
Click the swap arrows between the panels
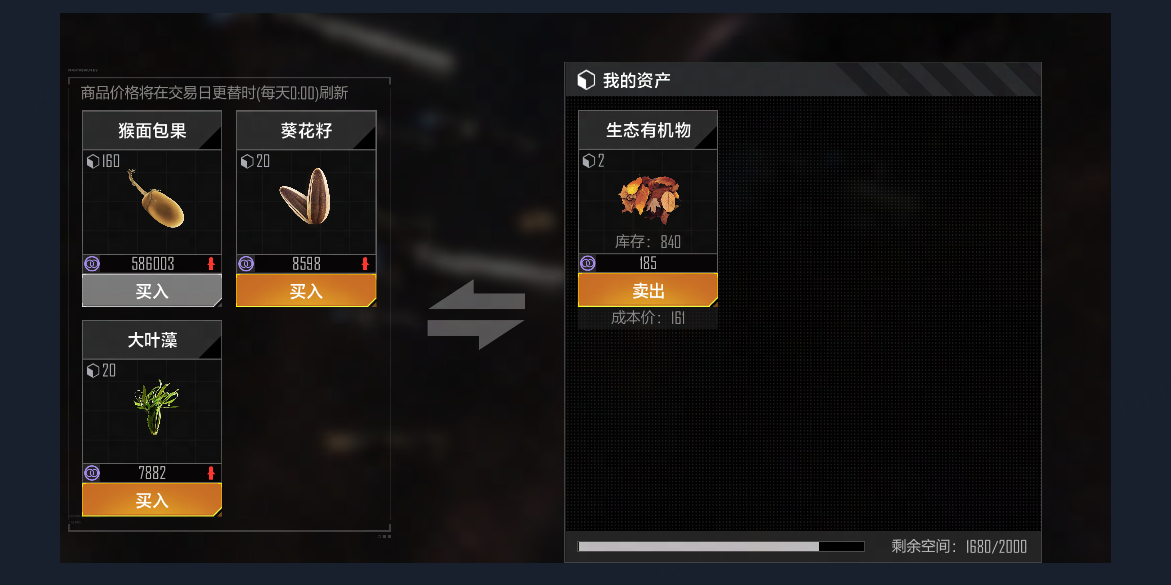pos(476,315)
